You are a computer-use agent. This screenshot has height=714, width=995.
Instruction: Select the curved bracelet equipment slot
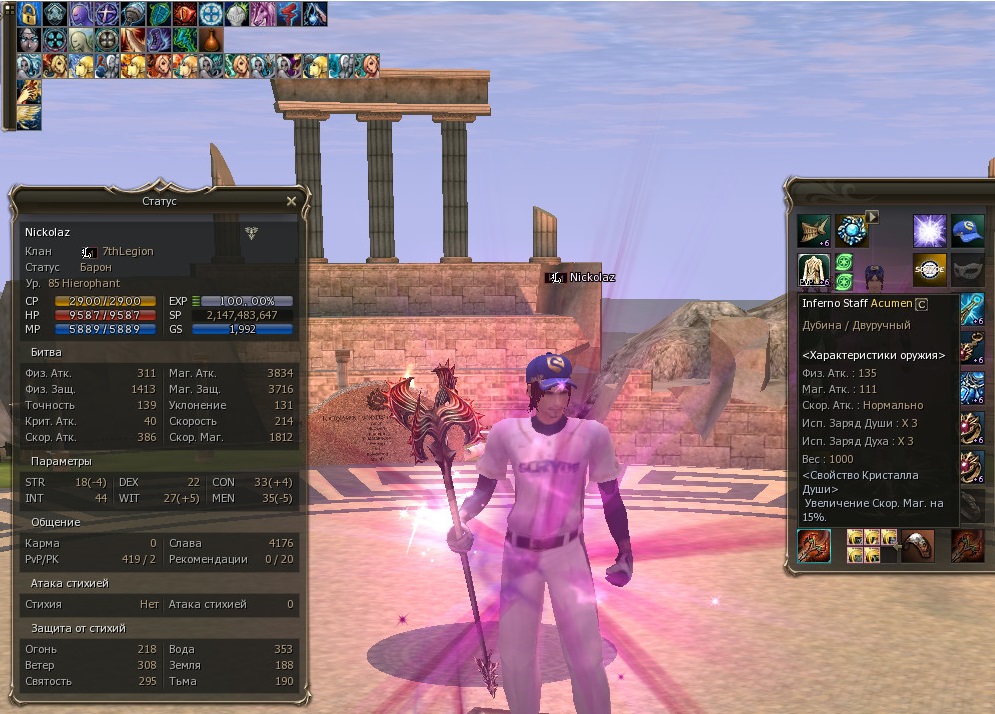[918, 546]
